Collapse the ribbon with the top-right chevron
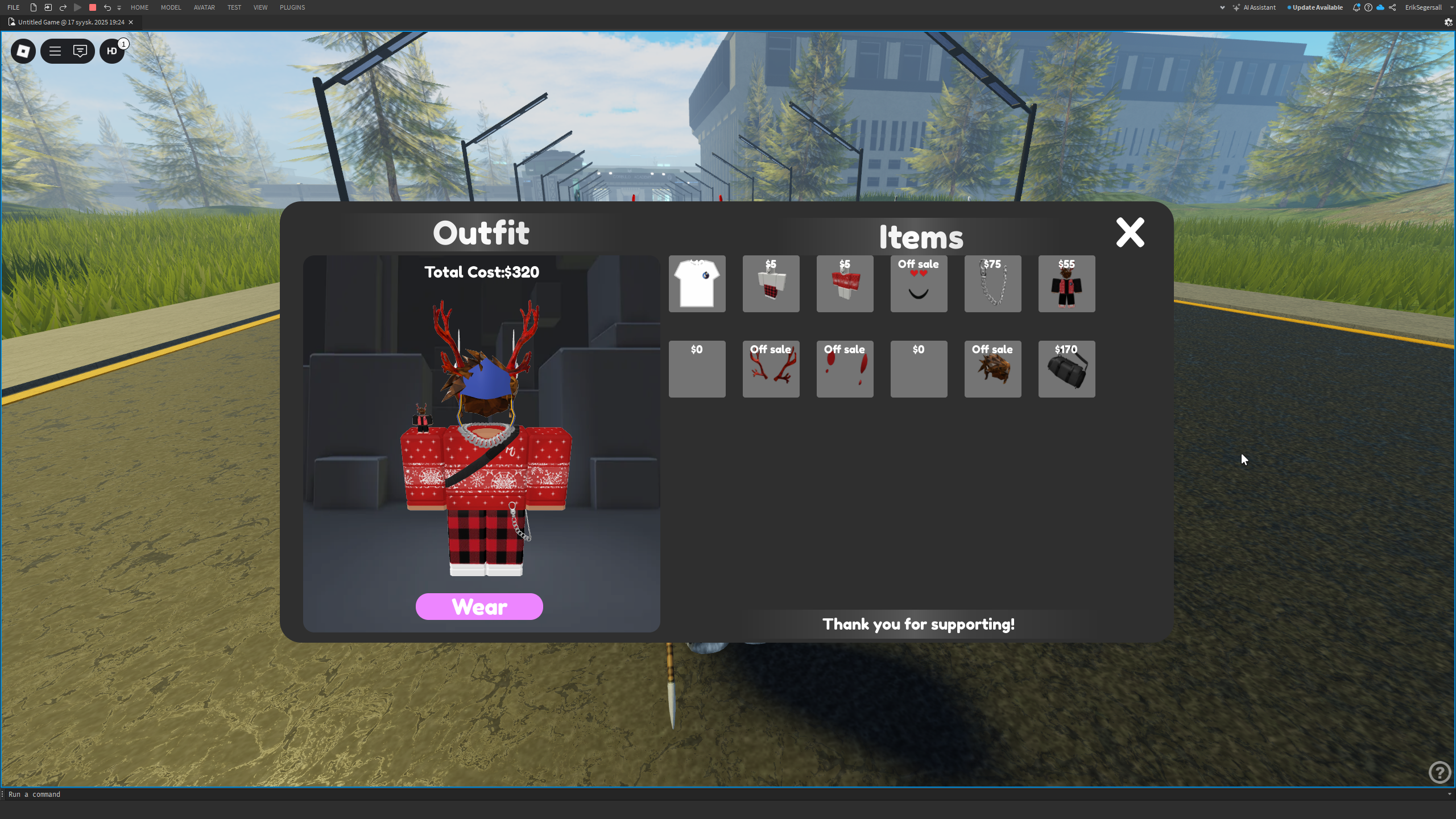This screenshot has width=1456, height=819. 1222,7
